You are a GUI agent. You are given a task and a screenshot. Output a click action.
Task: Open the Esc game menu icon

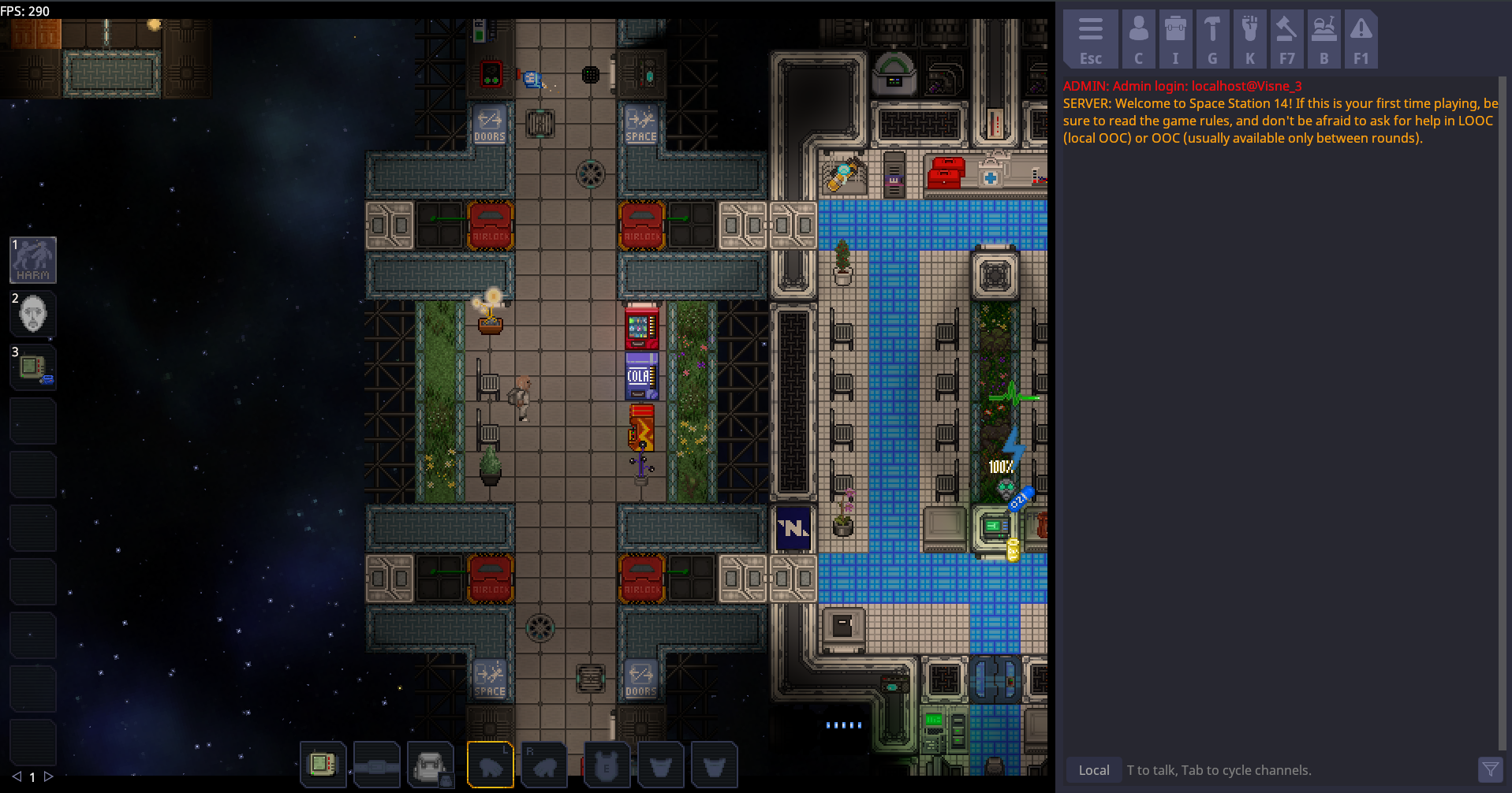[x=1090, y=37]
